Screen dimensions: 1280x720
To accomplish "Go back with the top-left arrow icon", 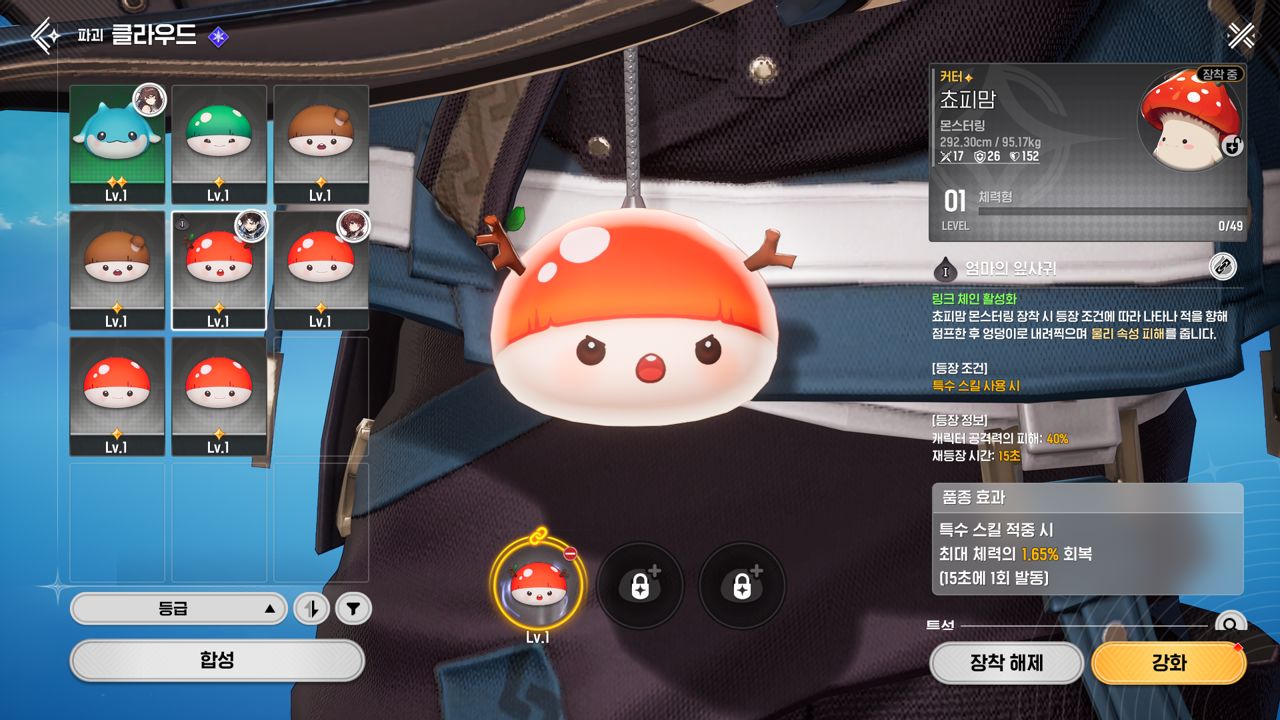I will point(44,36).
